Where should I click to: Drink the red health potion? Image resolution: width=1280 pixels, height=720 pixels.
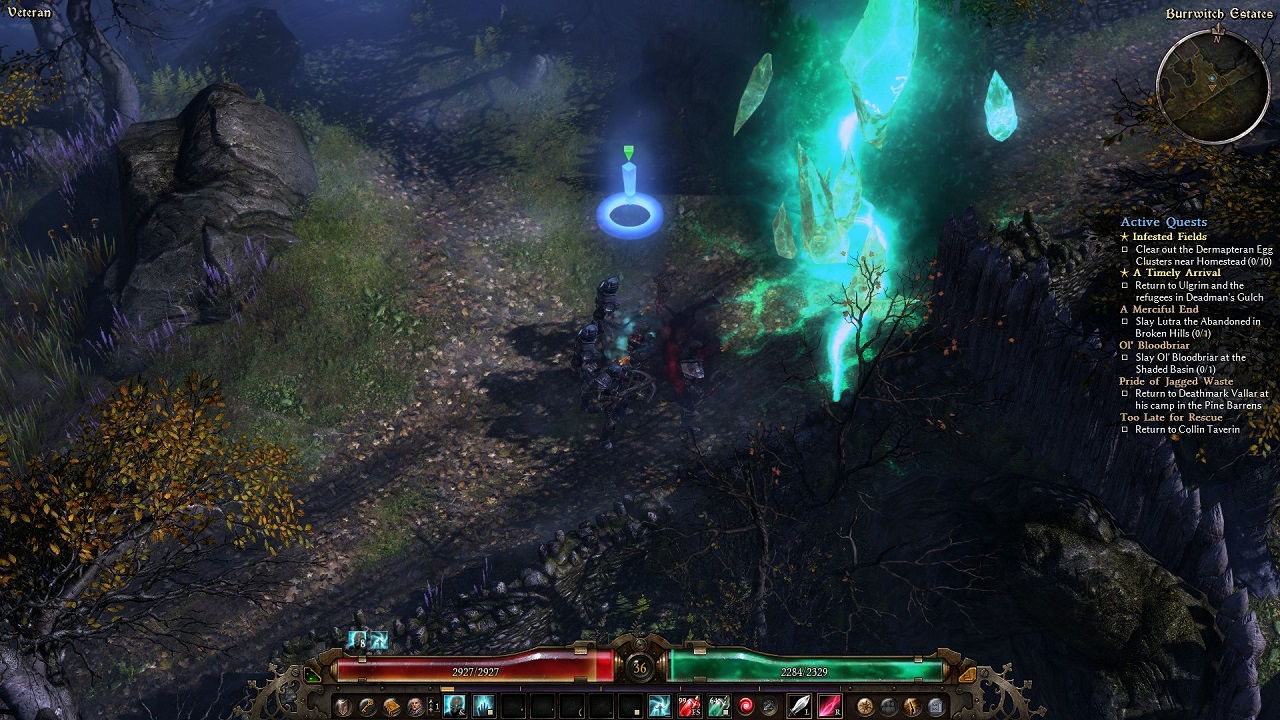pos(689,707)
